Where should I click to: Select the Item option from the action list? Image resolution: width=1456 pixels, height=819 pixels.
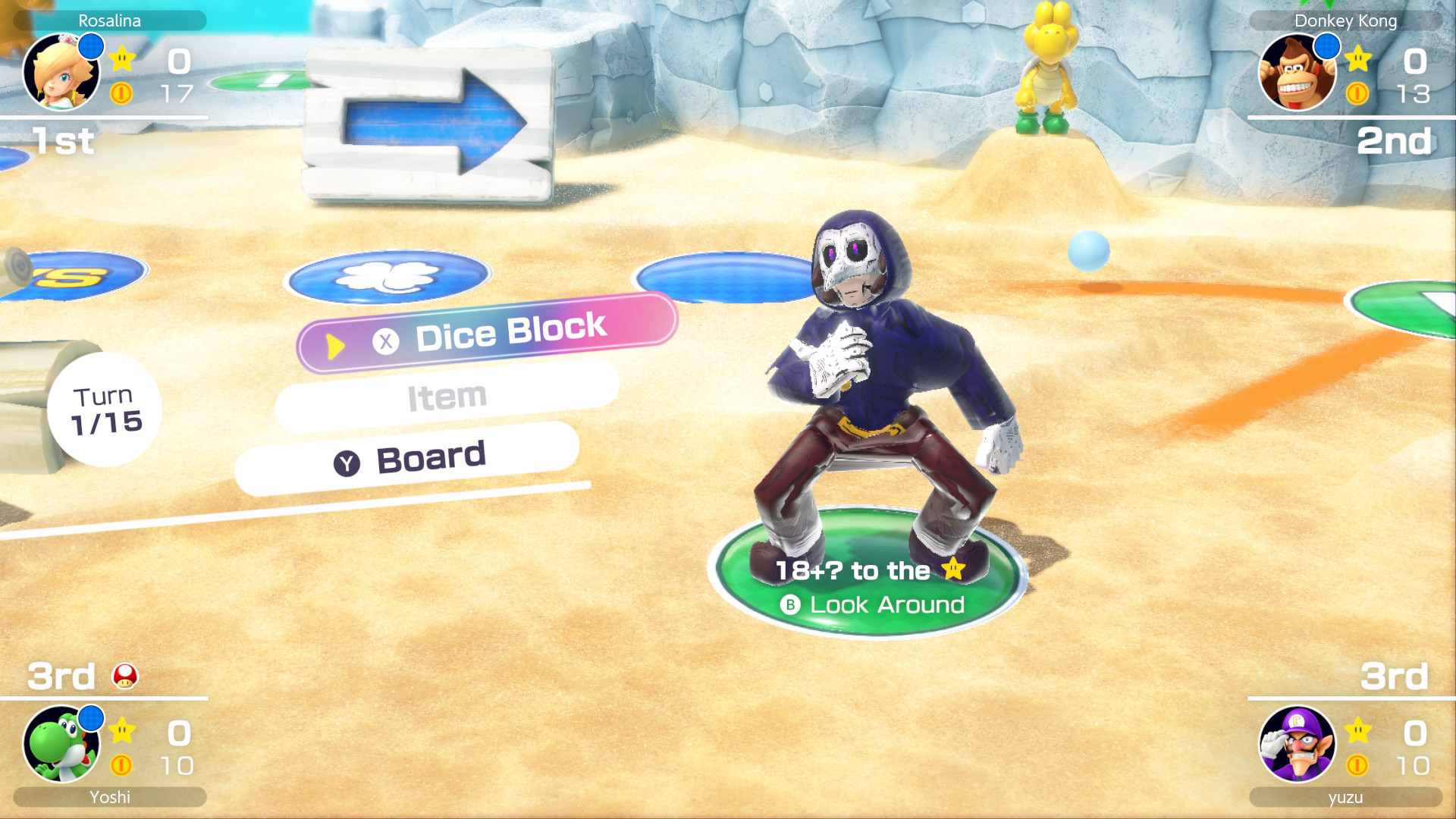446,394
